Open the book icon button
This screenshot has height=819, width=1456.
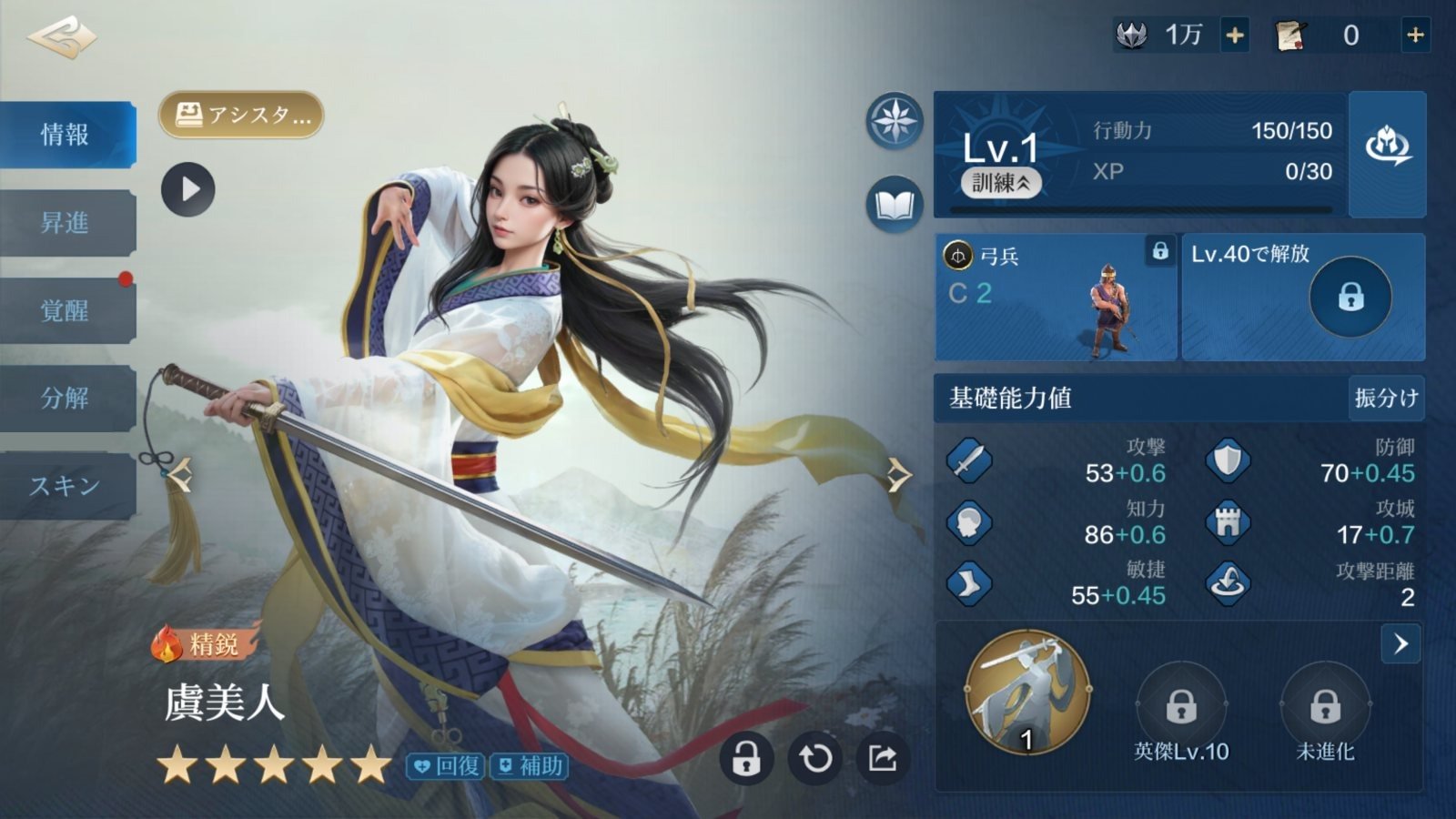pos(894,205)
